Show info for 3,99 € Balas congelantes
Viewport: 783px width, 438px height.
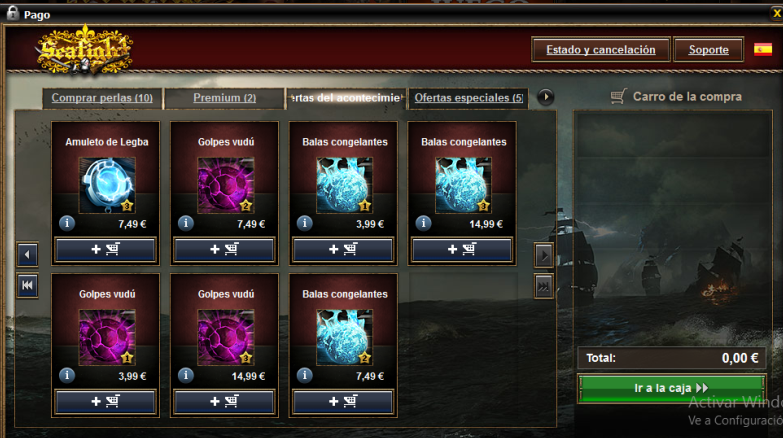point(304,223)
